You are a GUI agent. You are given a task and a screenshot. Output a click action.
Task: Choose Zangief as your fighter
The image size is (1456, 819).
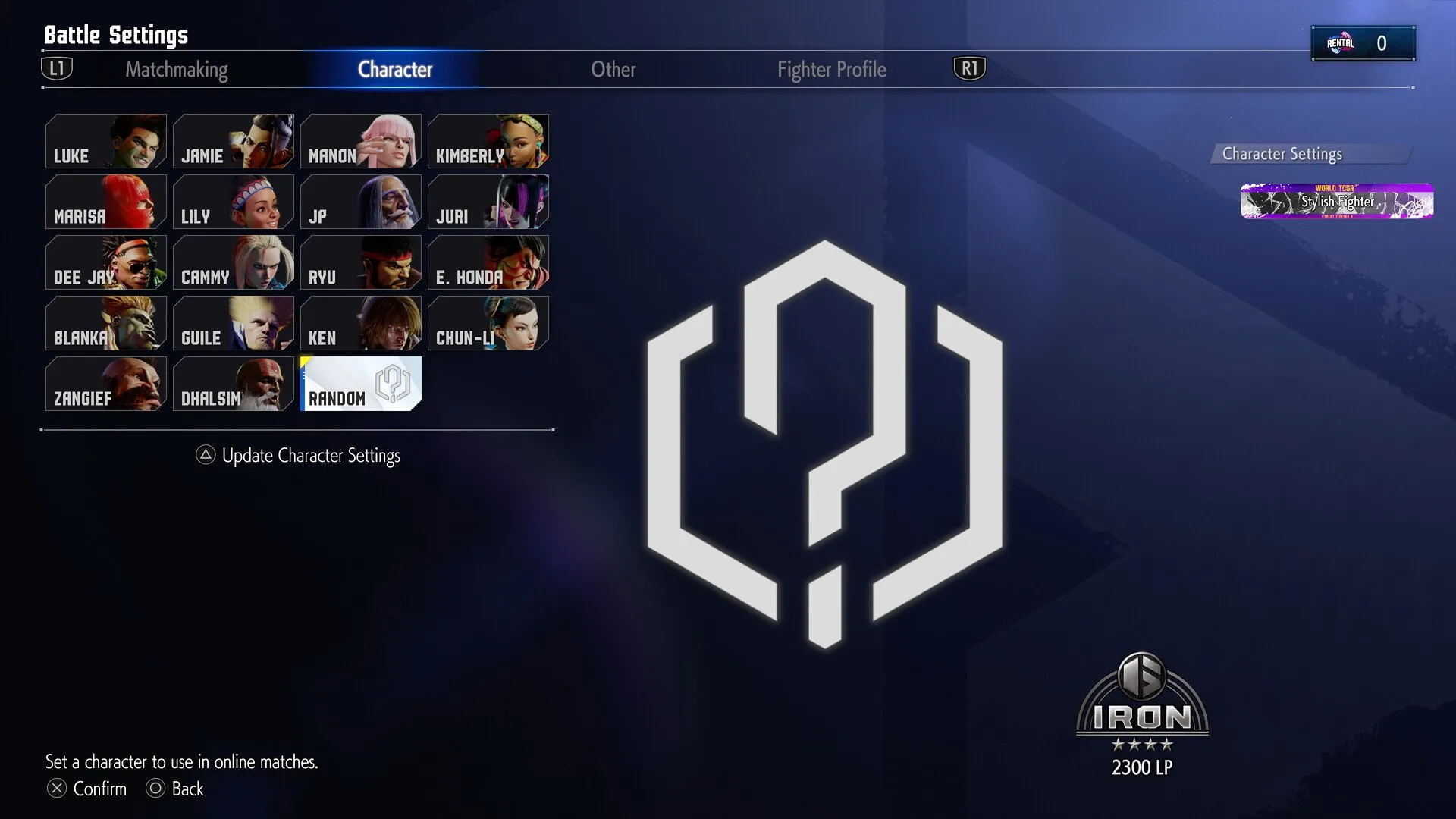click(106, 384)
